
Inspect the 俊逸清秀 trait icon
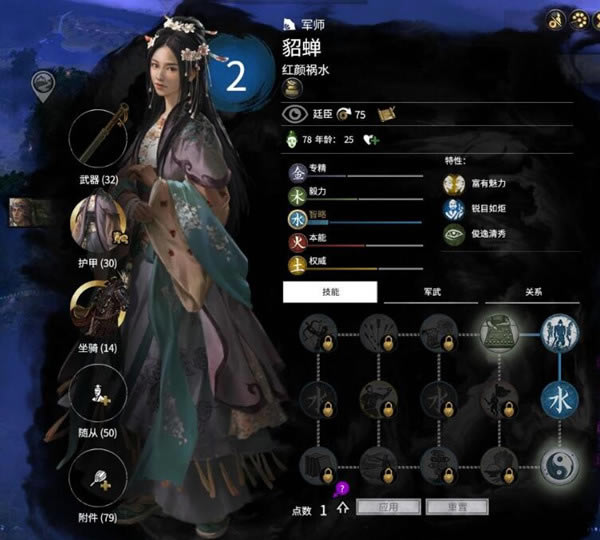(454, 234)
